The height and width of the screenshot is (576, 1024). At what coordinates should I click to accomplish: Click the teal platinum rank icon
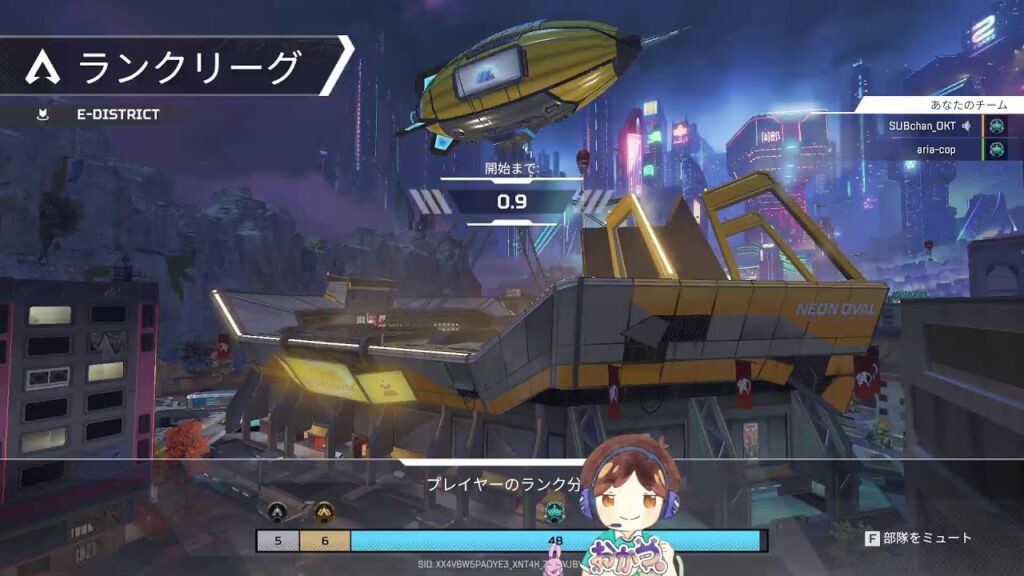click(556, 512)
